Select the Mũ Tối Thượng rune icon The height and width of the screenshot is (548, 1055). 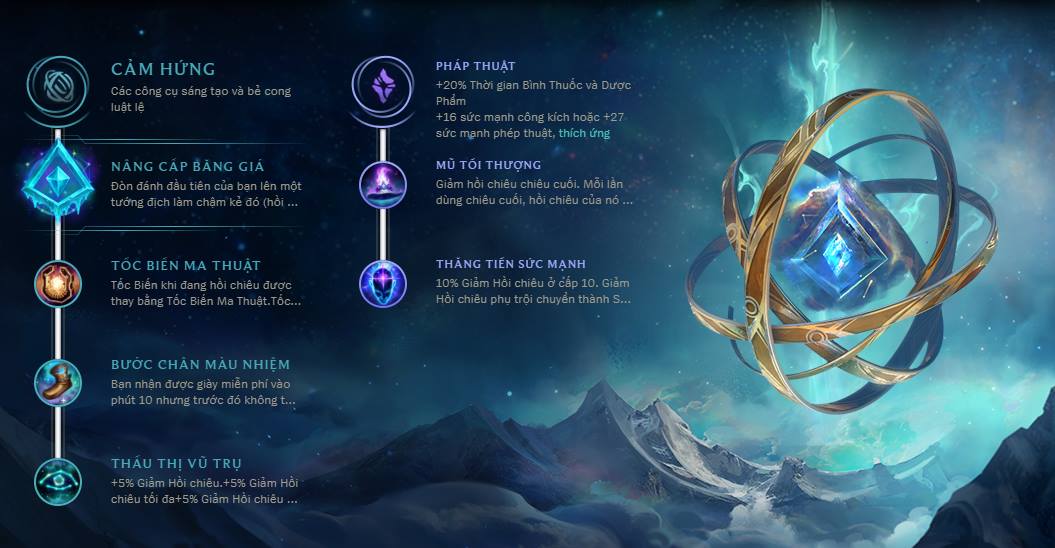pos(383,184)
